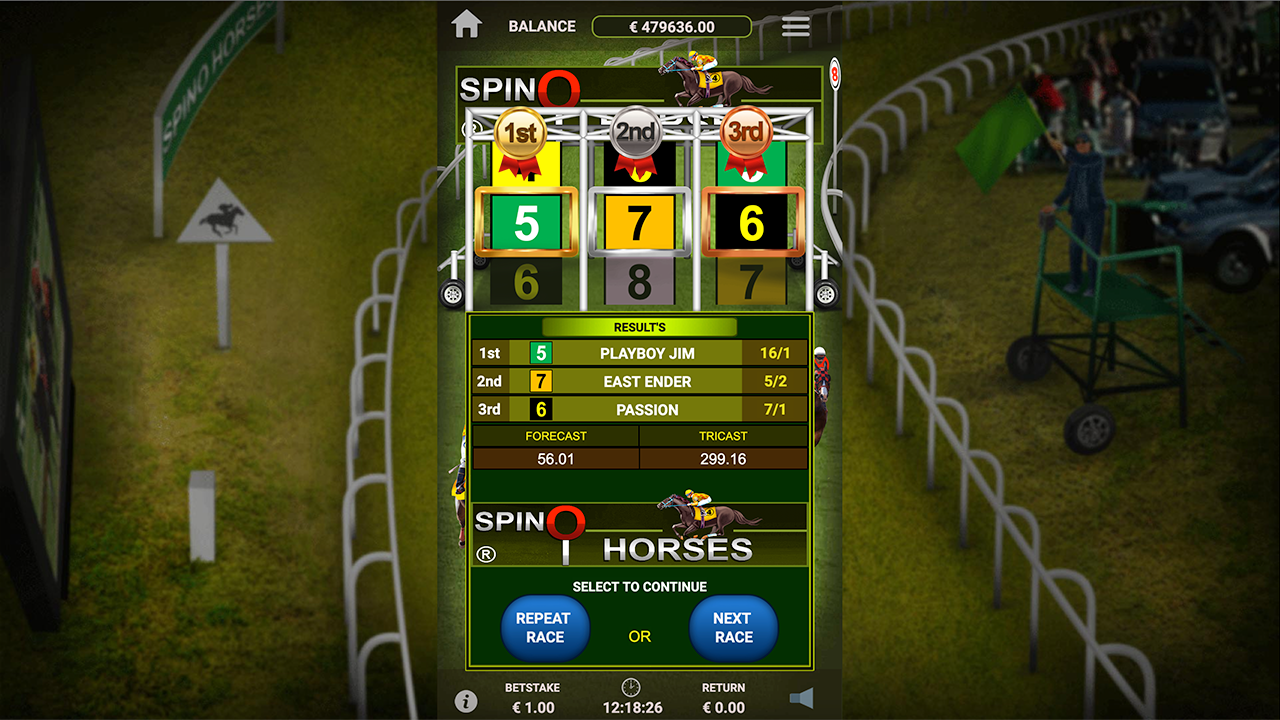Open the hamburger menu

tap(796, 26)
